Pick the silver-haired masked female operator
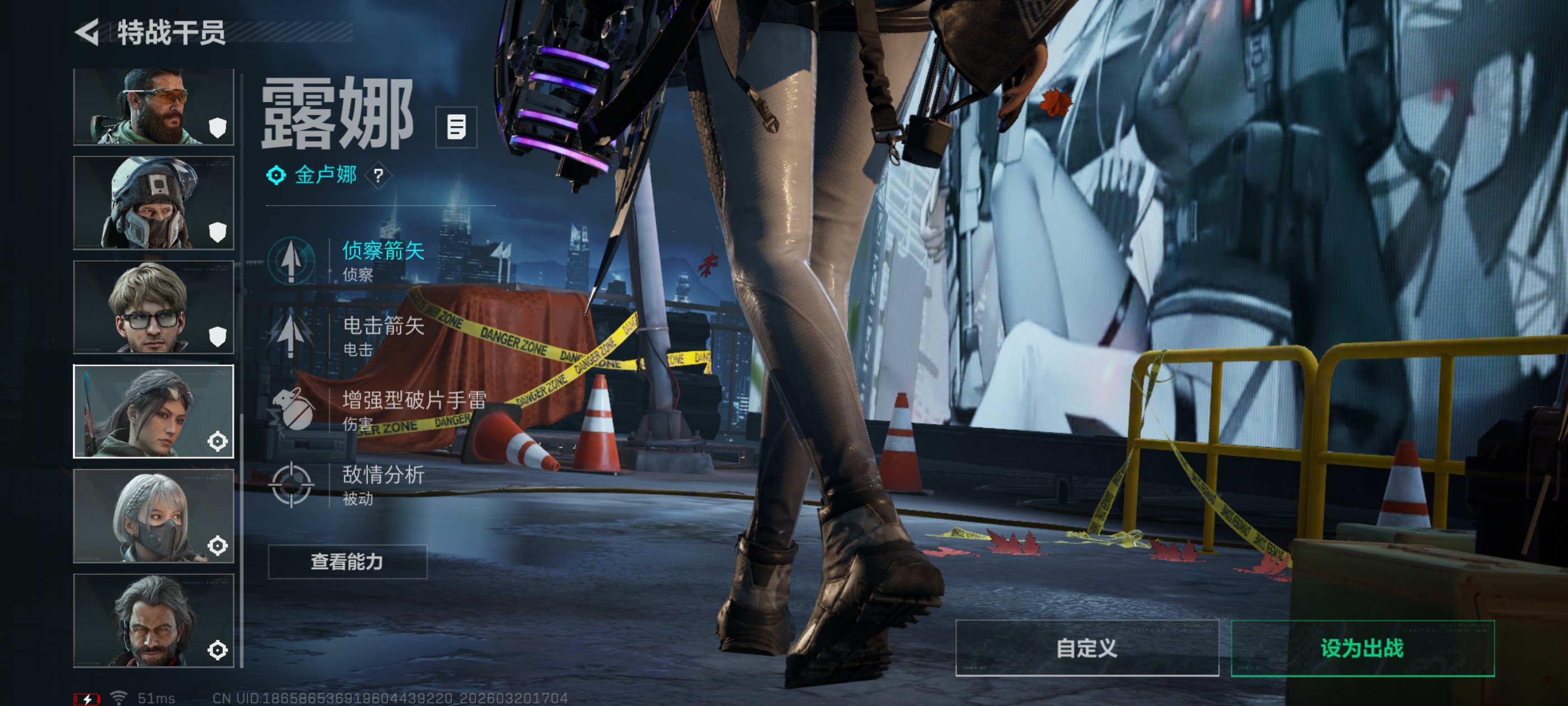 153,516
